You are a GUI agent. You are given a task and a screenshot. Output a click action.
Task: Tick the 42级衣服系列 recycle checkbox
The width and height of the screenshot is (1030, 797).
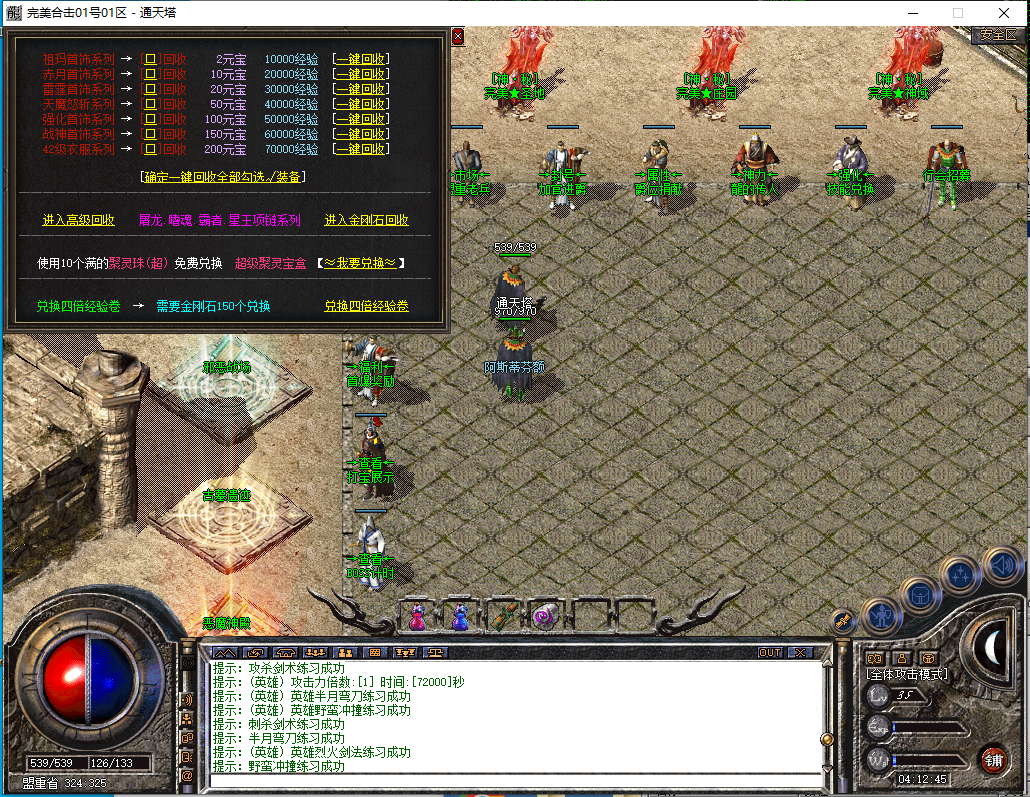click(151, 149)
